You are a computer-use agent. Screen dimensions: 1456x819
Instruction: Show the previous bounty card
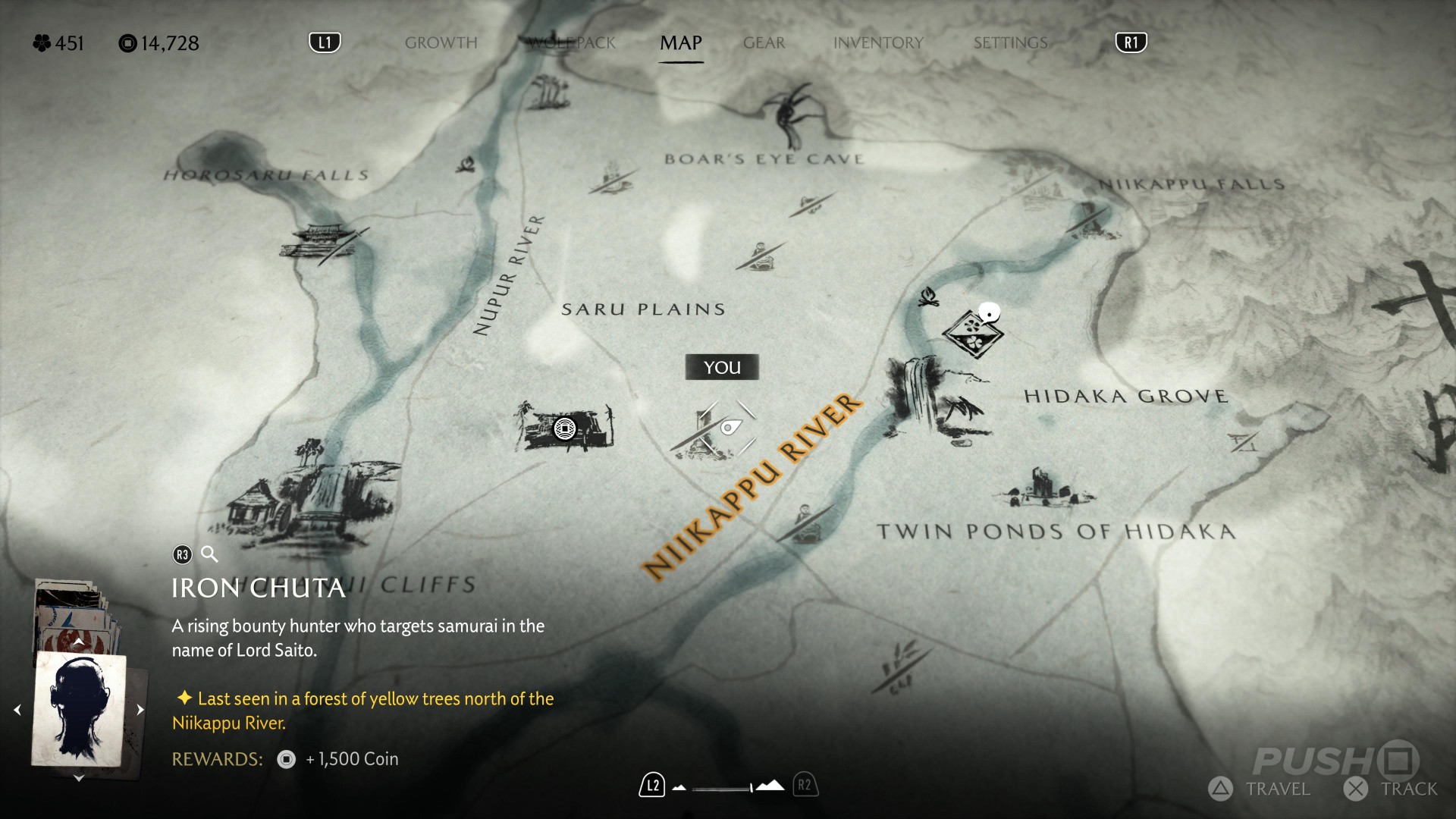click(x=17, y=710)
